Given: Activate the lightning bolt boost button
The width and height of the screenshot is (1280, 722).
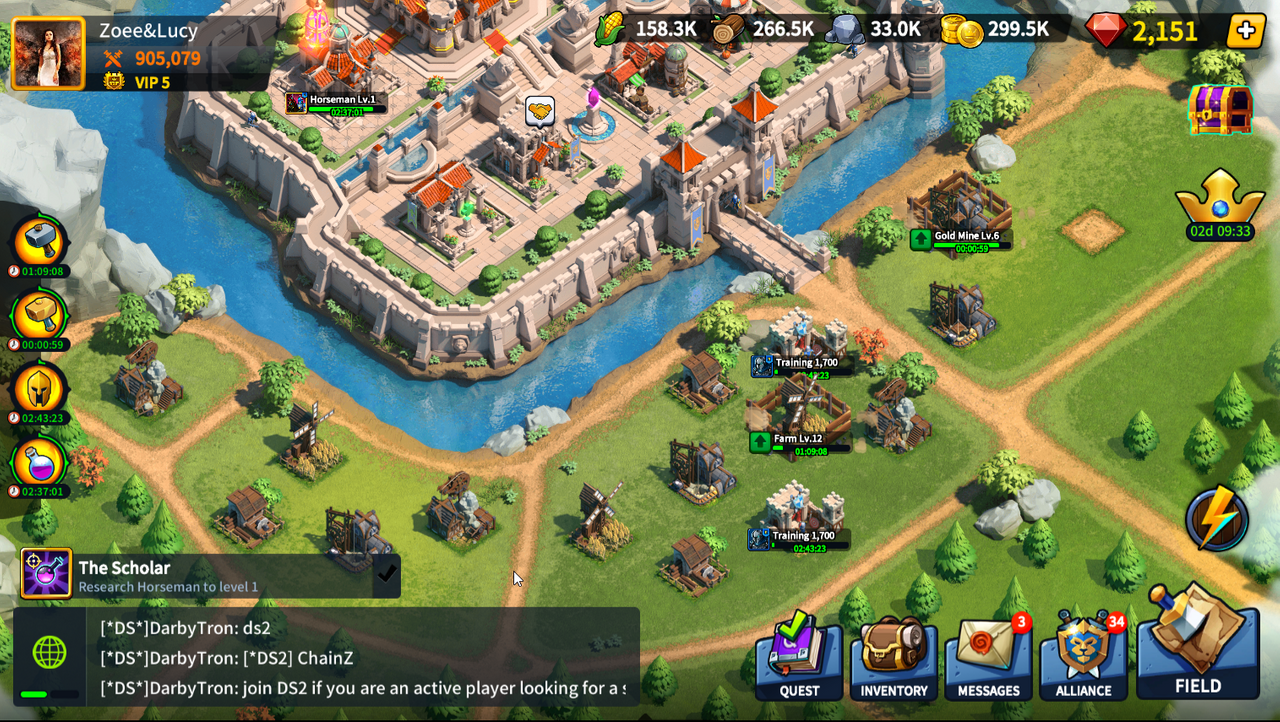Looking at the screenshot, I should (1217, 519).
